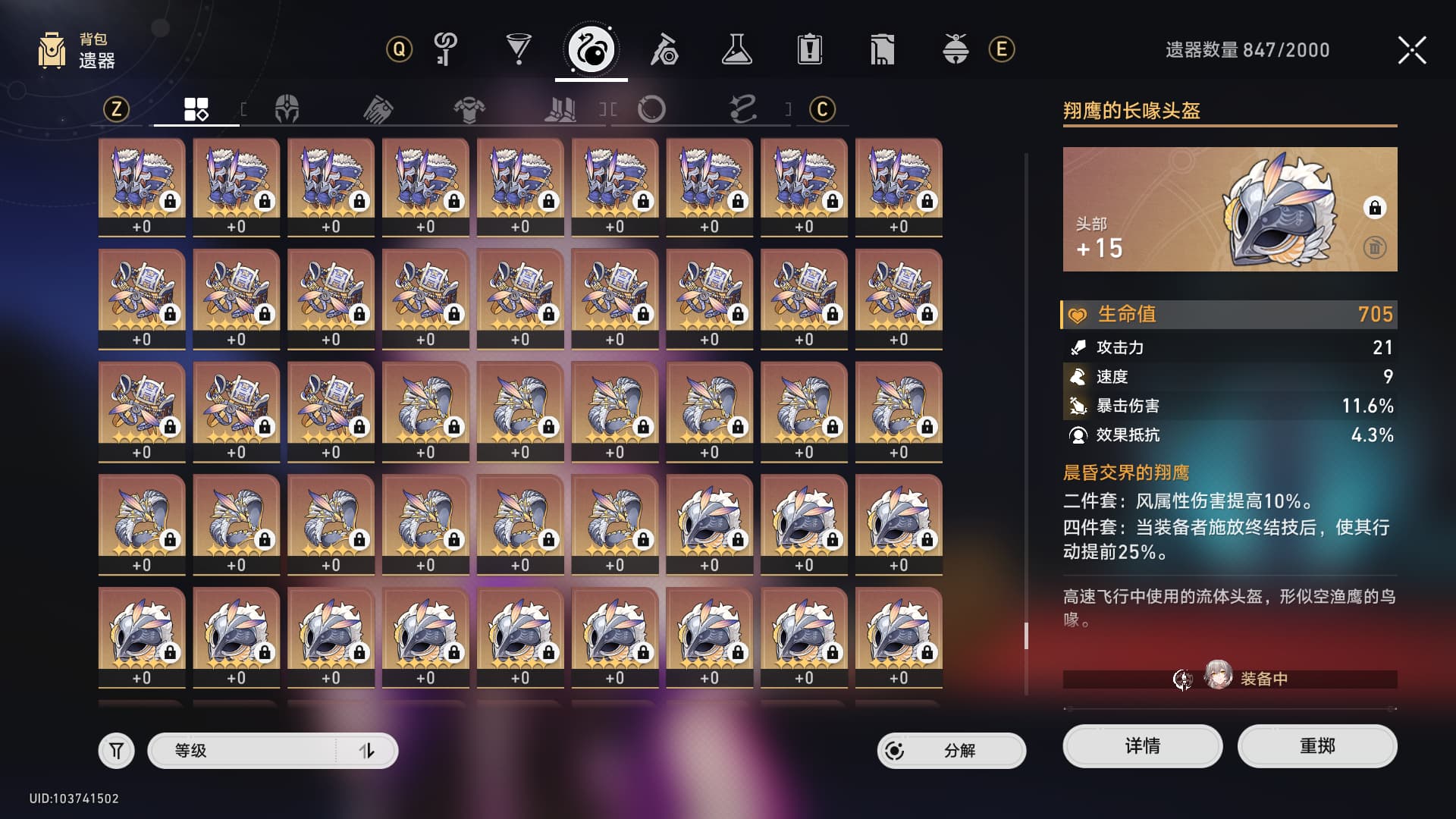Open the flask consumables category
The width and height of the screenshot is (1456, 819).
(x=736, y=50)
